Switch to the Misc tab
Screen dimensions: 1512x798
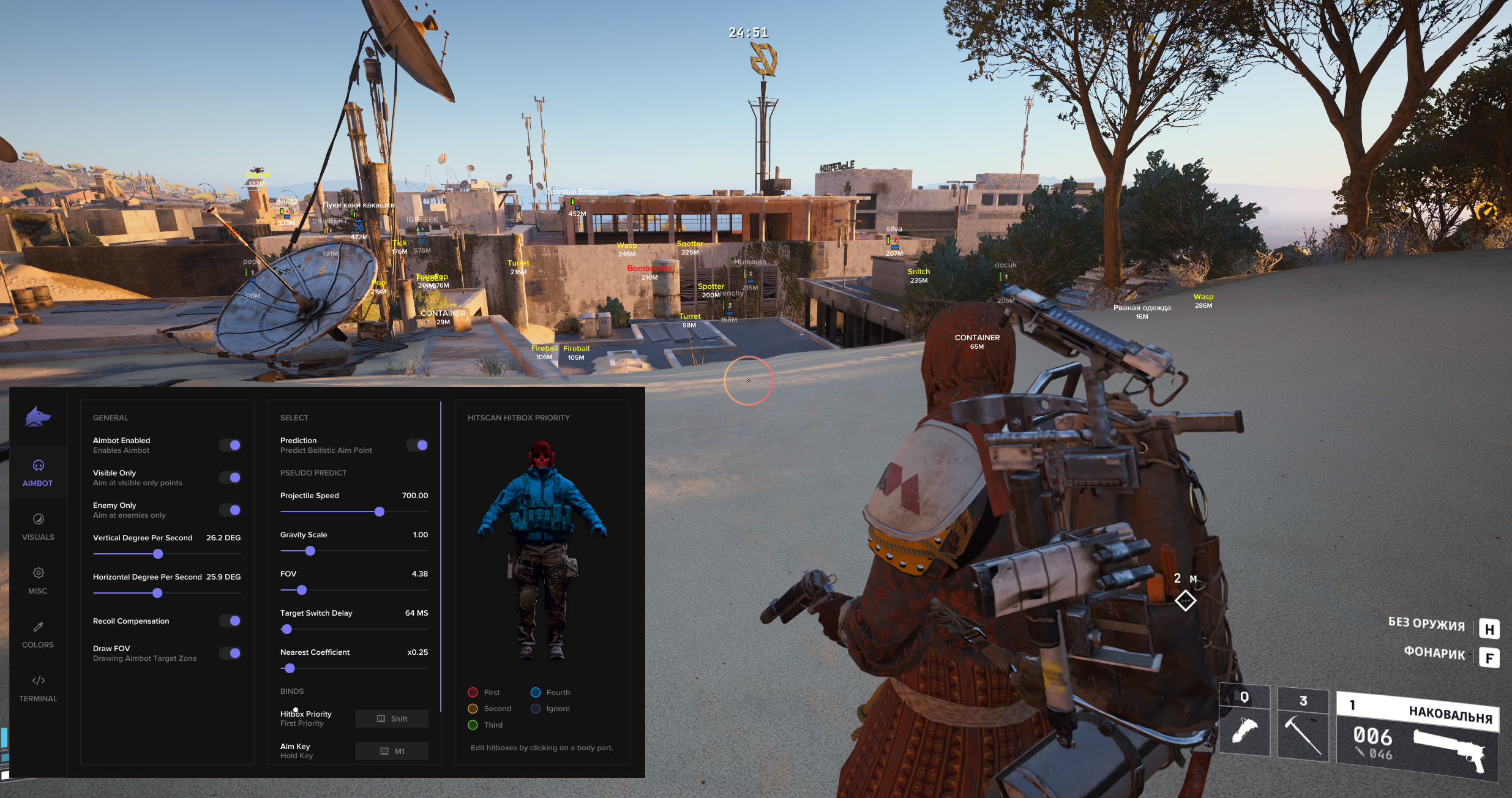(38, 580)
